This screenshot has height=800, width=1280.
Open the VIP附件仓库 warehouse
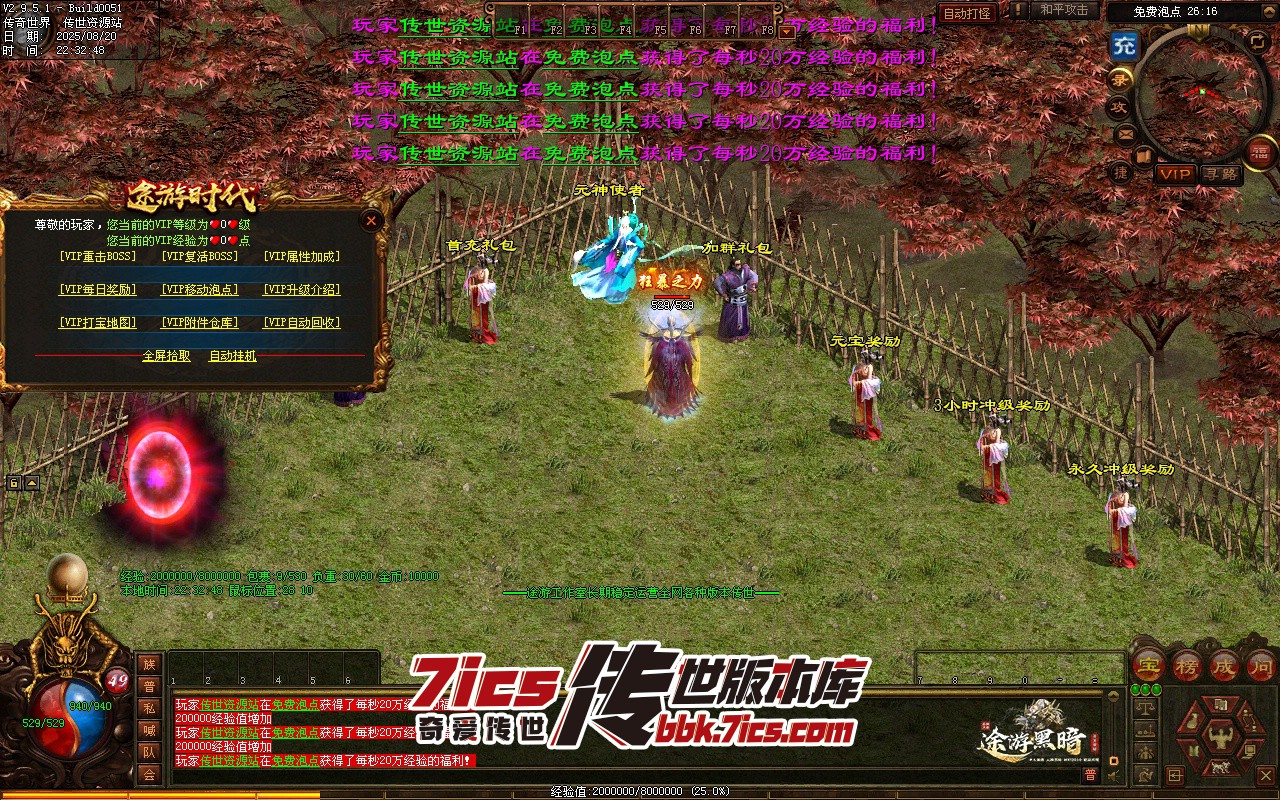(x=200, y=323)
